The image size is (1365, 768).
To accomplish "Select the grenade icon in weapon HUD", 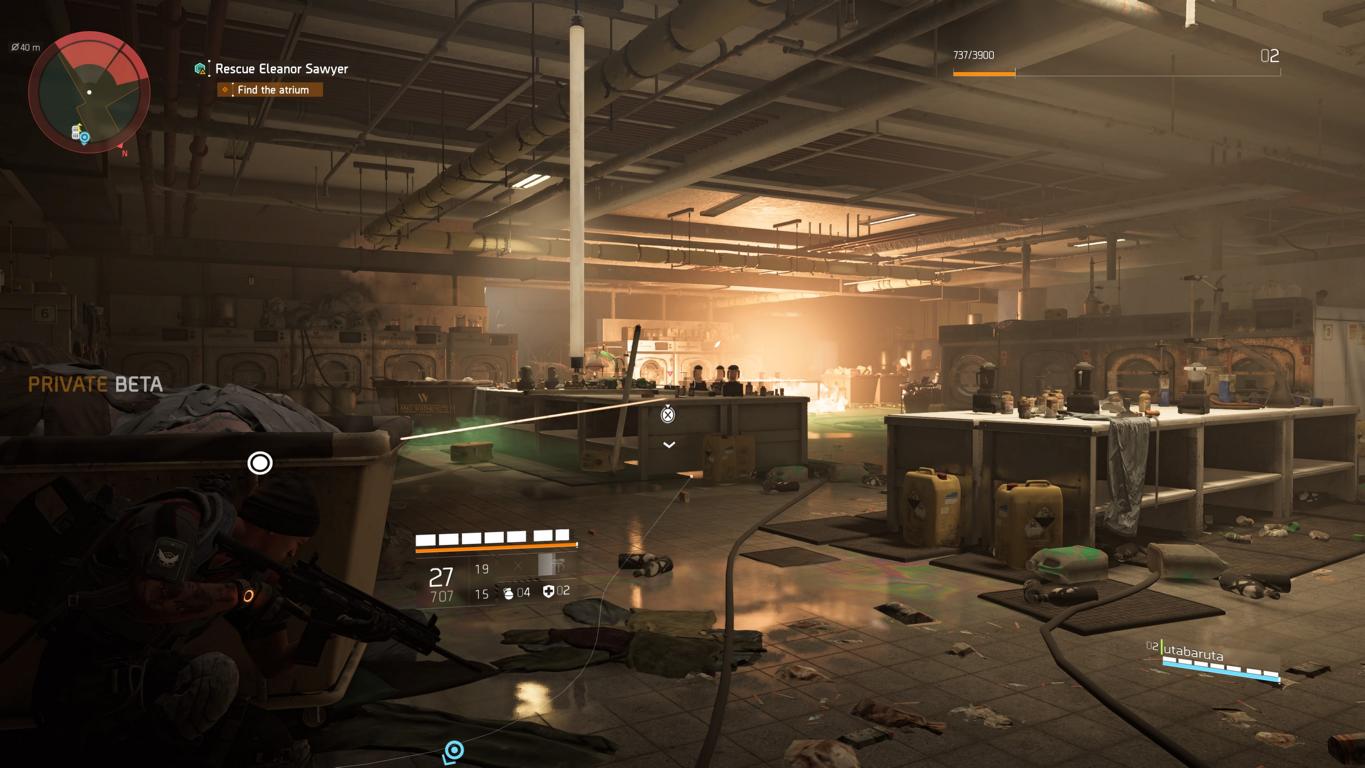I will 508,593.
